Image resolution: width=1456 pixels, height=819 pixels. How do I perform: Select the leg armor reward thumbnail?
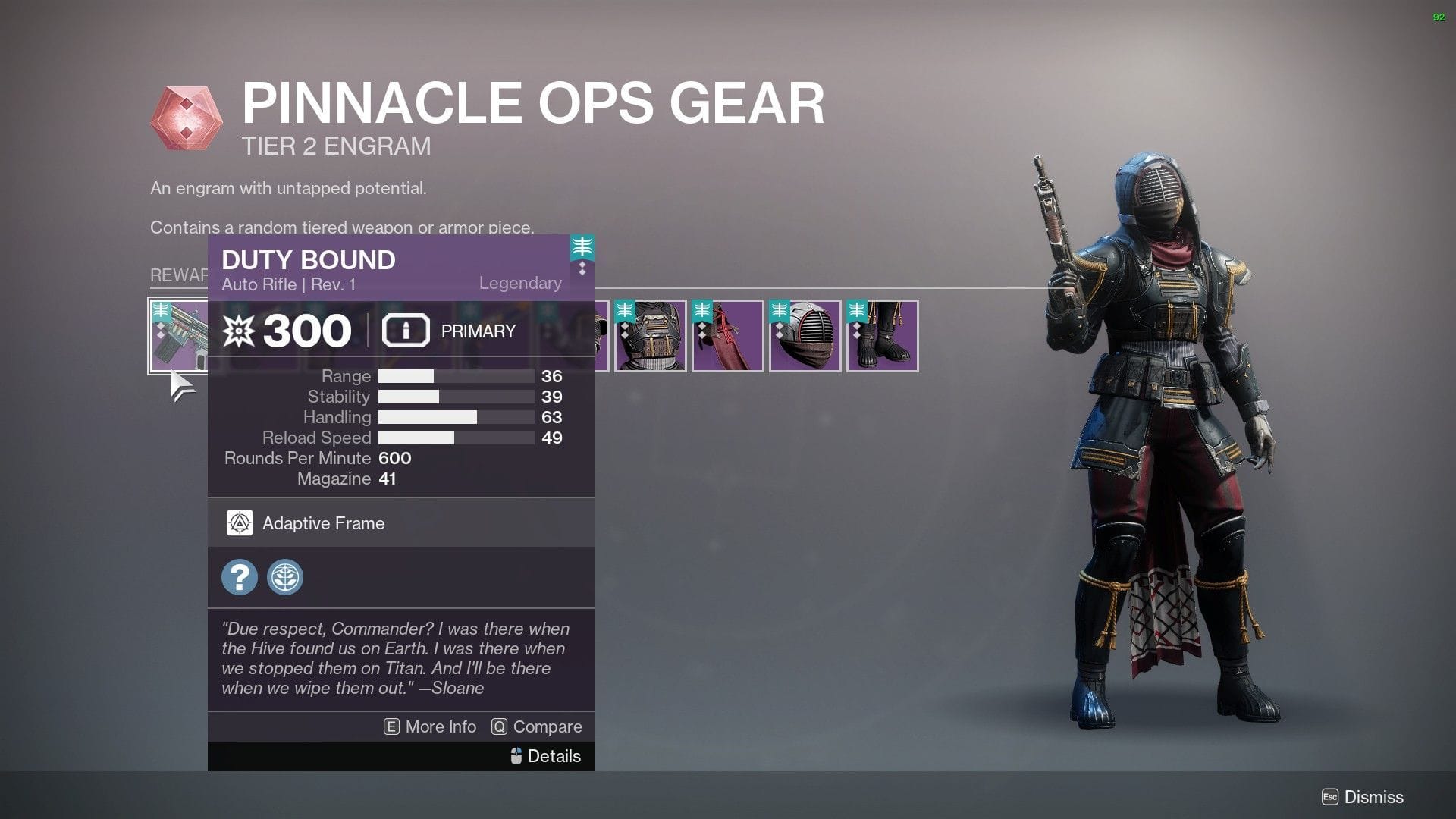pyautogui.click(x=881, y=335)
